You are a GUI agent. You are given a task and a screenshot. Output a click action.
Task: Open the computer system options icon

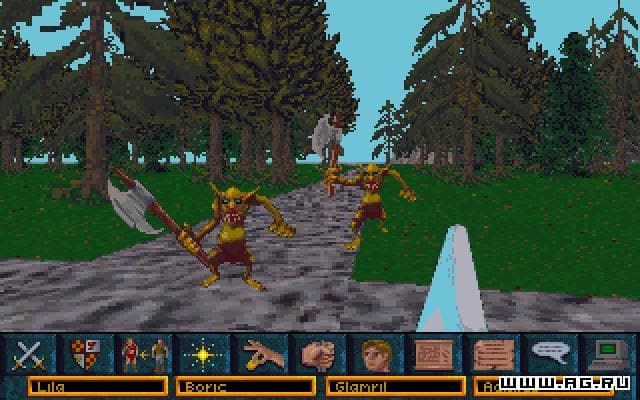click(607, 354)
